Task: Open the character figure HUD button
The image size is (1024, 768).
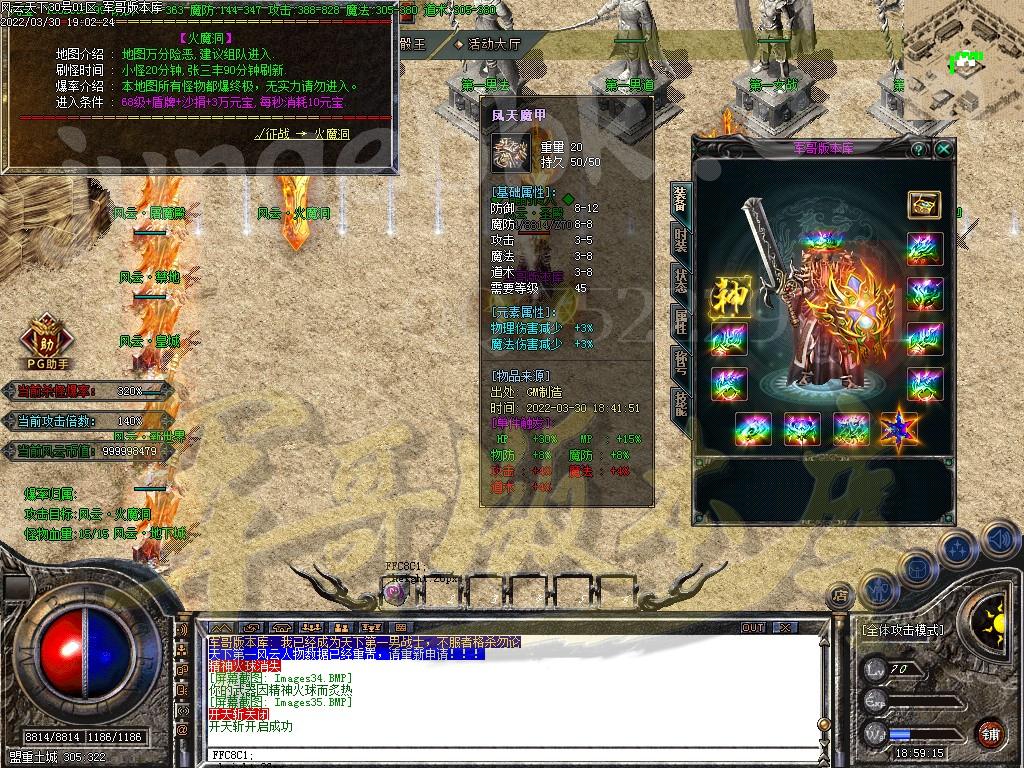Action: 879,587
